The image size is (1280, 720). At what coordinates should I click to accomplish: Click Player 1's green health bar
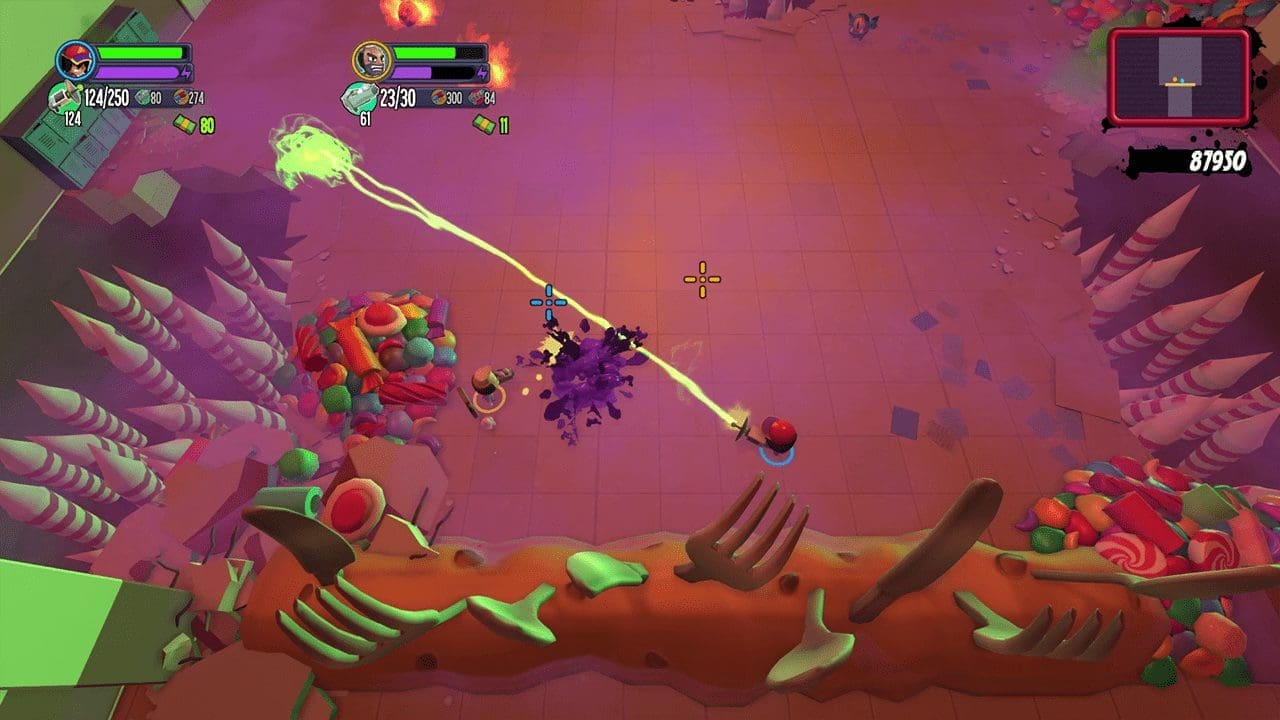pyautogui.click(x=140, y=52)
